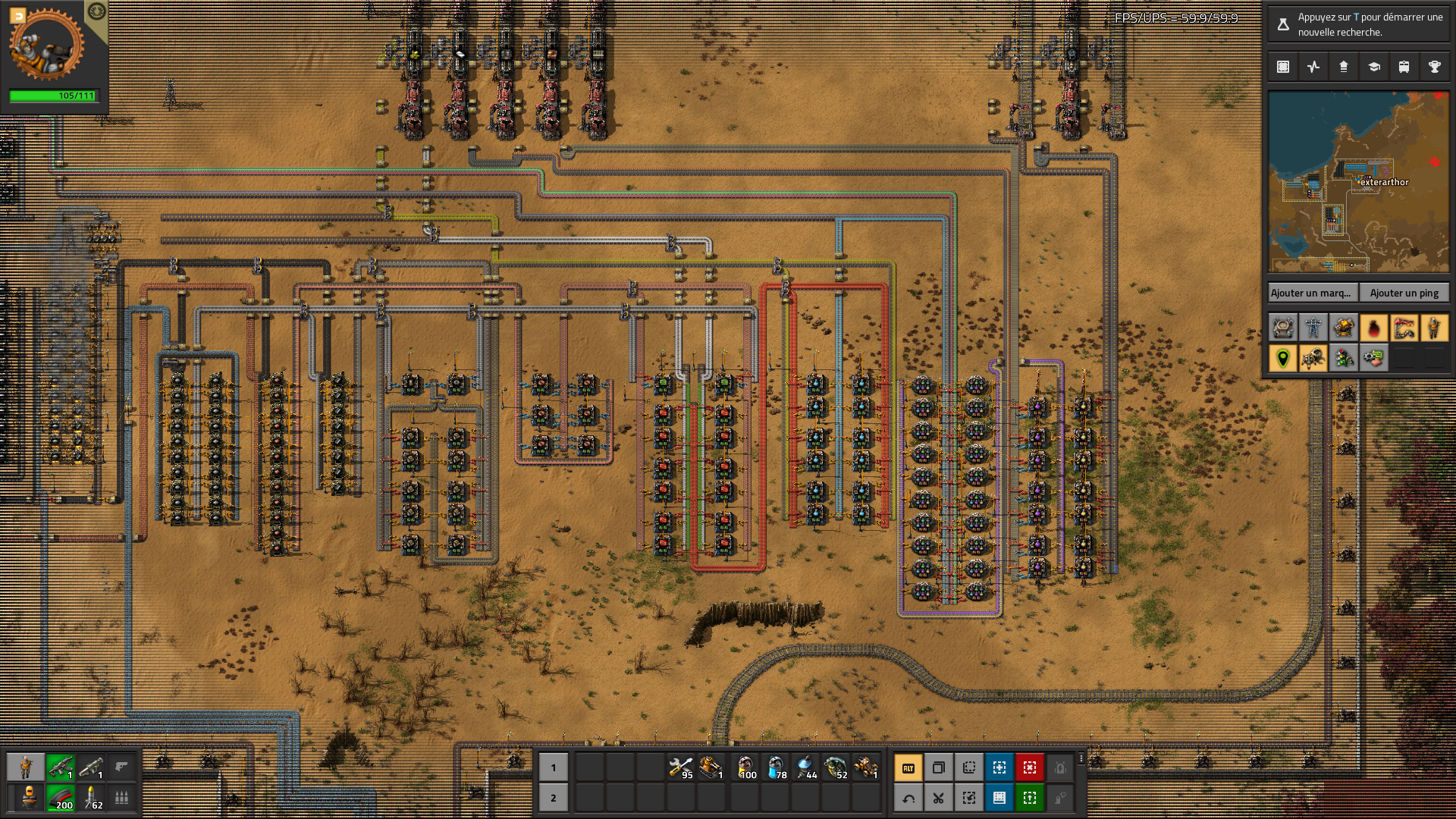Open the production statistics graph icon

(1313, 67)
